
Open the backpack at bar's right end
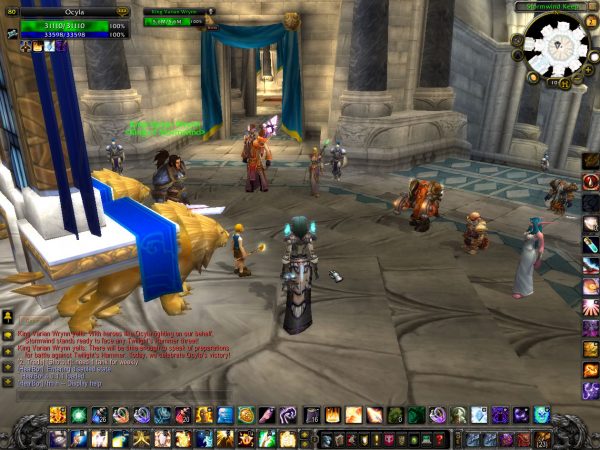[543, 438]
